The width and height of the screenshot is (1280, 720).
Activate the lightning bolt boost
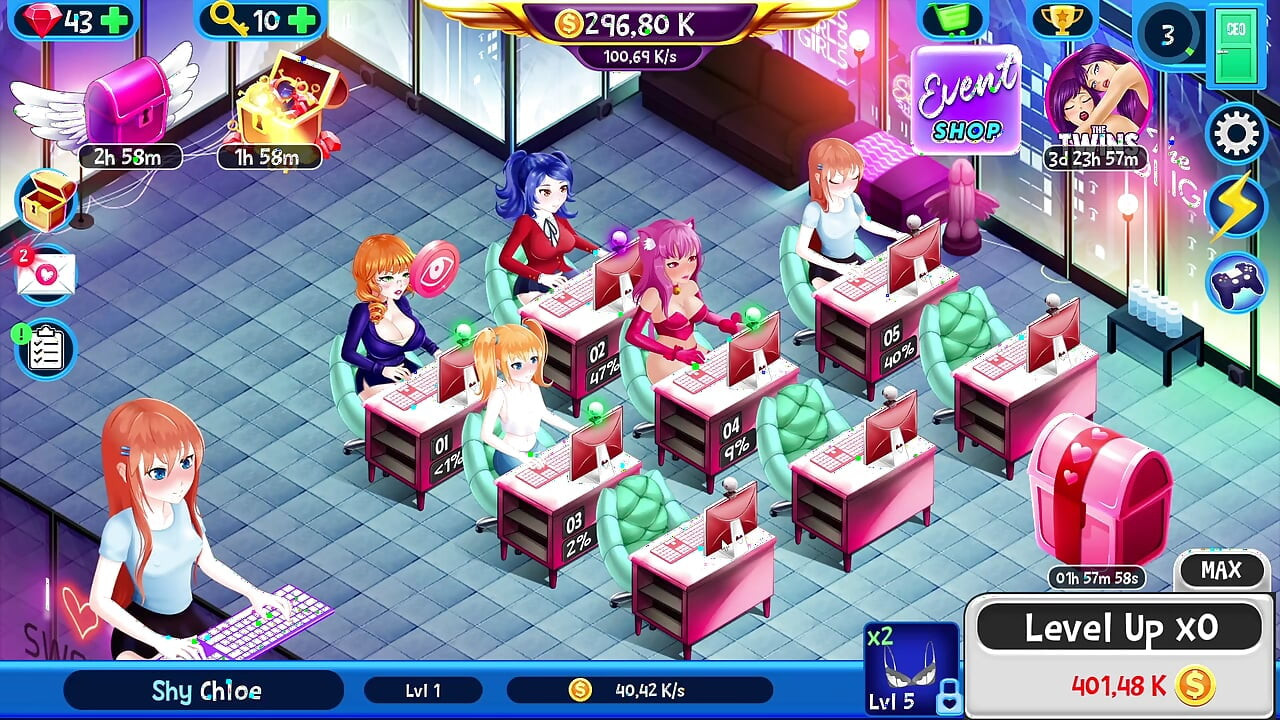(1236, 207)
